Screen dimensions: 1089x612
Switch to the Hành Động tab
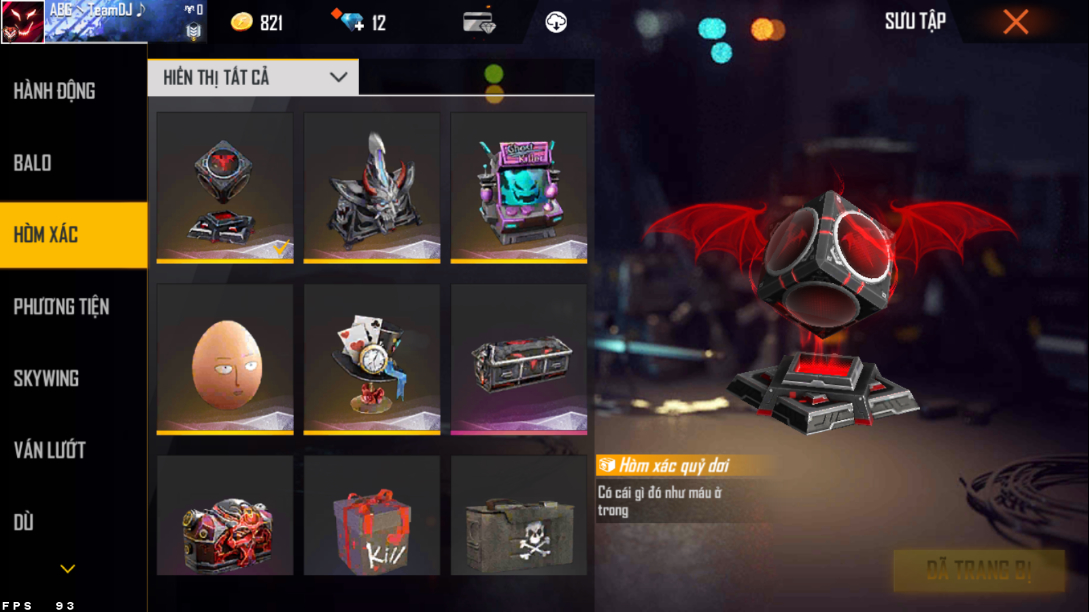point(55,91)
